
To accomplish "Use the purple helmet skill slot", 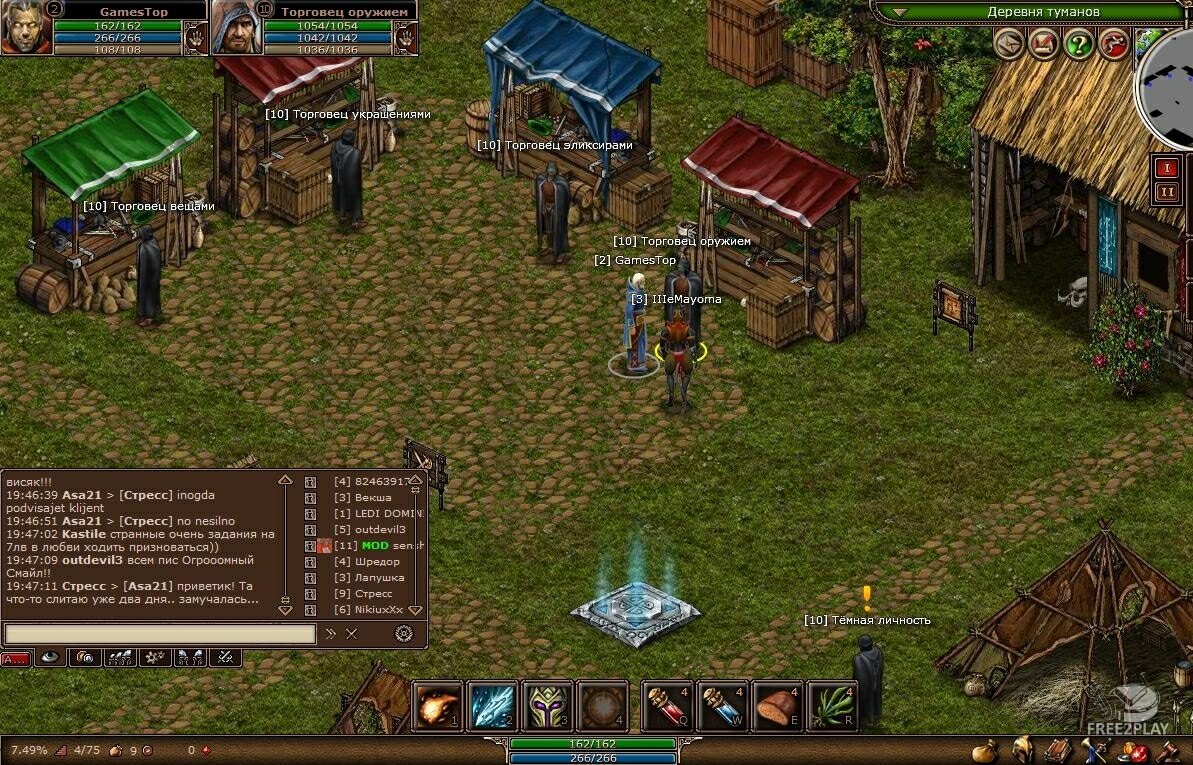I will 547,706.
